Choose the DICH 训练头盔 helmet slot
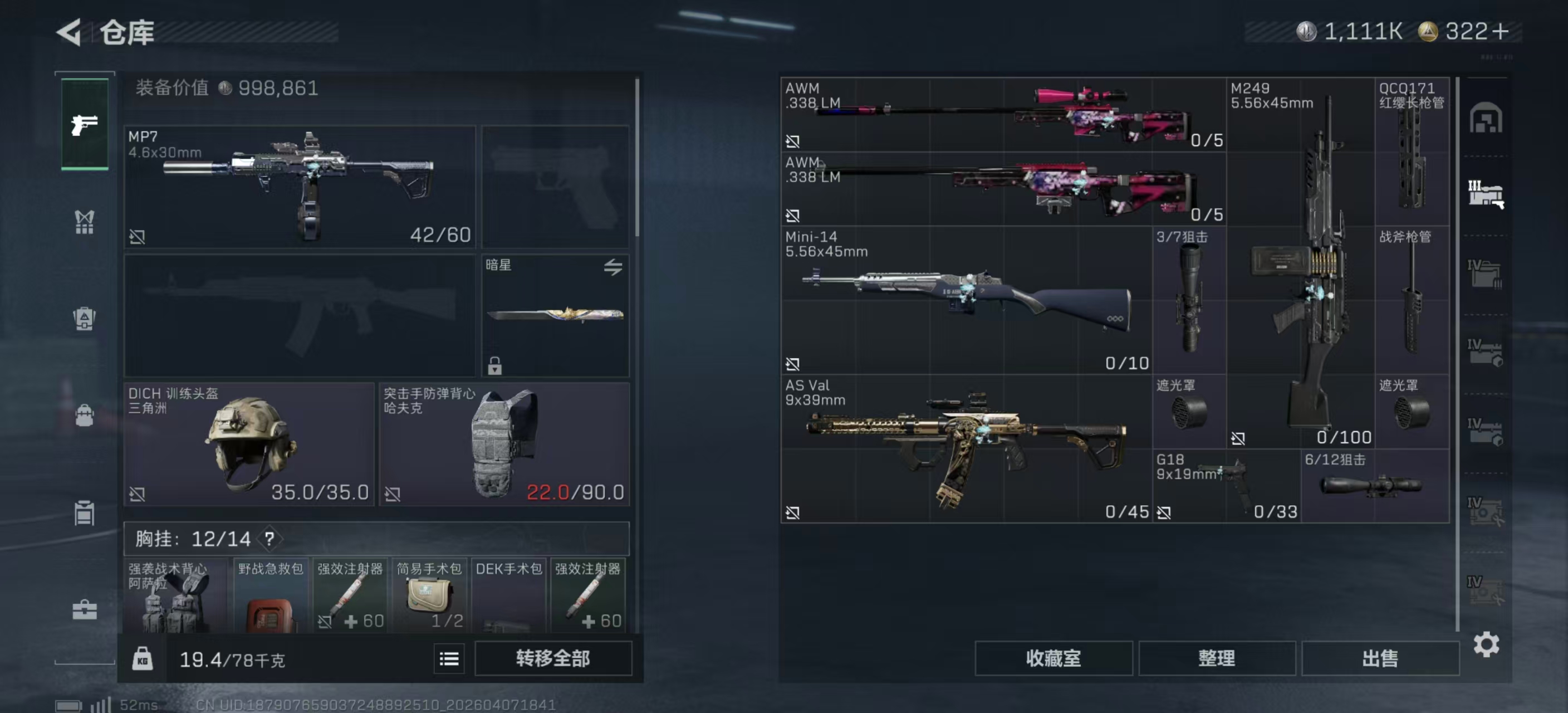 tap(248, 444)
